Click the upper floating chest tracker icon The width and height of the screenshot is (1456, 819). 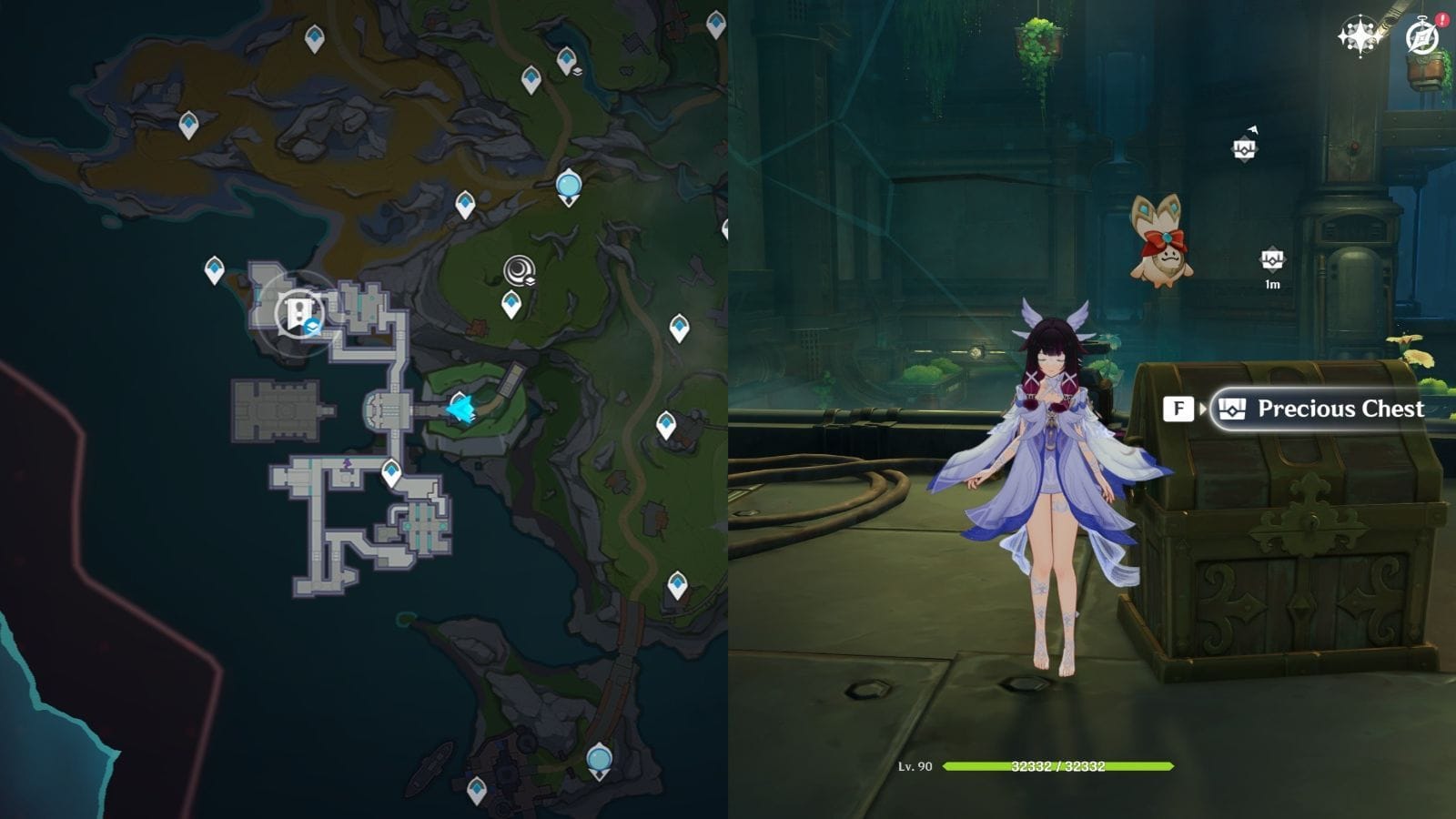(x=1244, y=147)
